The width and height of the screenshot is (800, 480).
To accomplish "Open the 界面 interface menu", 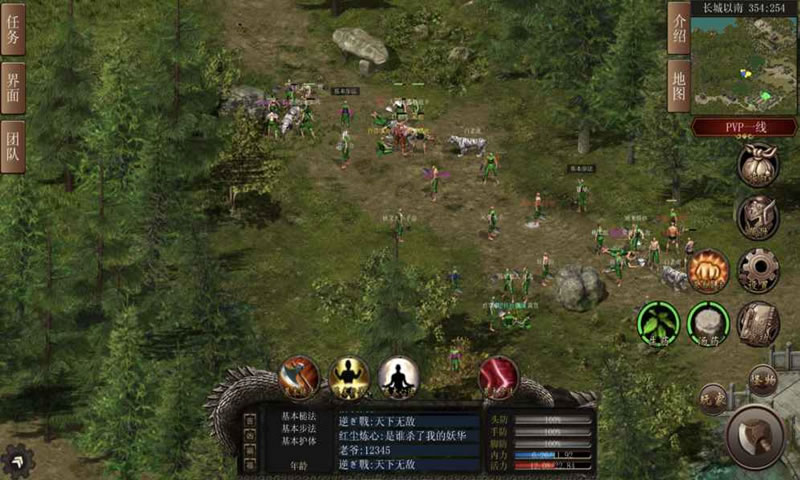I will pos(13,88).
